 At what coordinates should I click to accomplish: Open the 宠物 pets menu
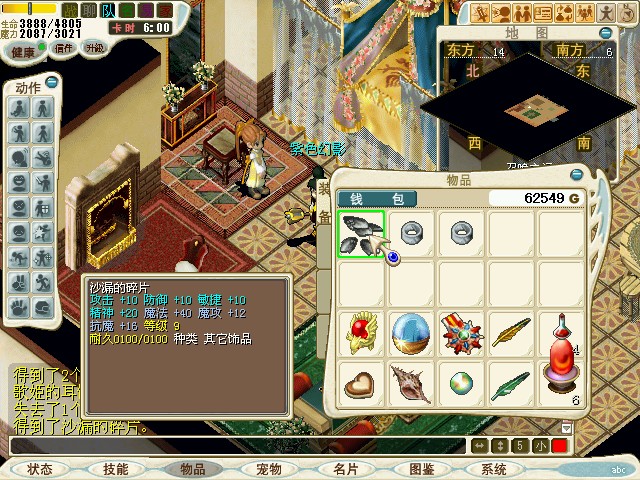pos(269,469)
